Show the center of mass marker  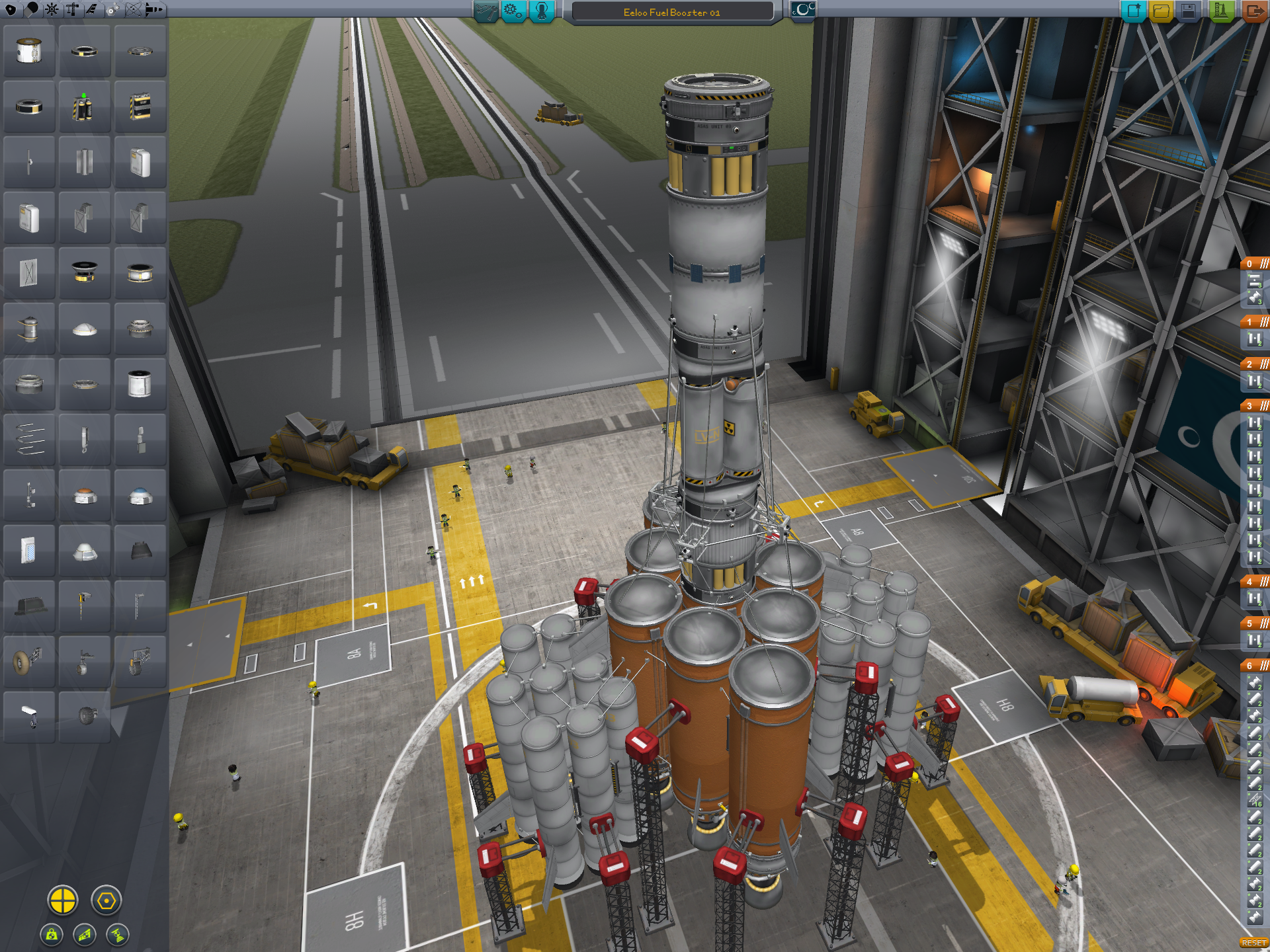pyautogui.click(x=52, y=935)
